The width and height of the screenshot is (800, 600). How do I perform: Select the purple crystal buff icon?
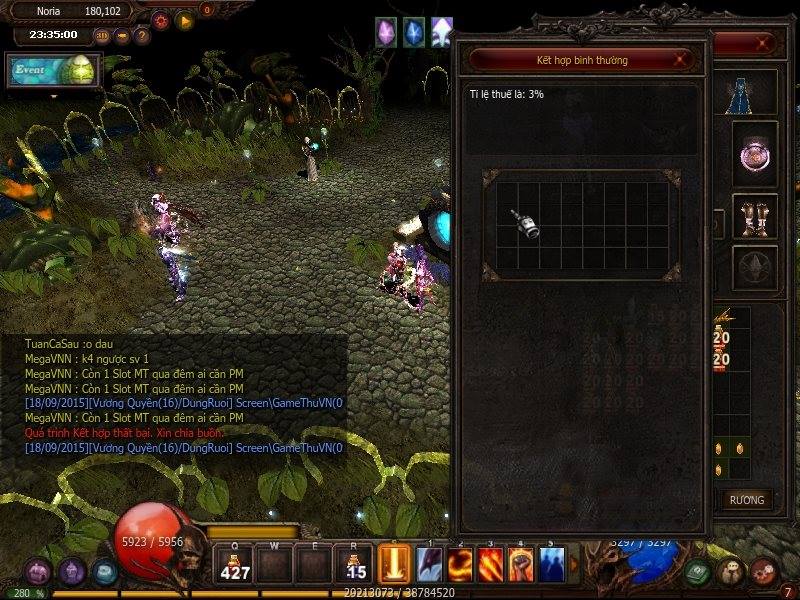point(386,32)
